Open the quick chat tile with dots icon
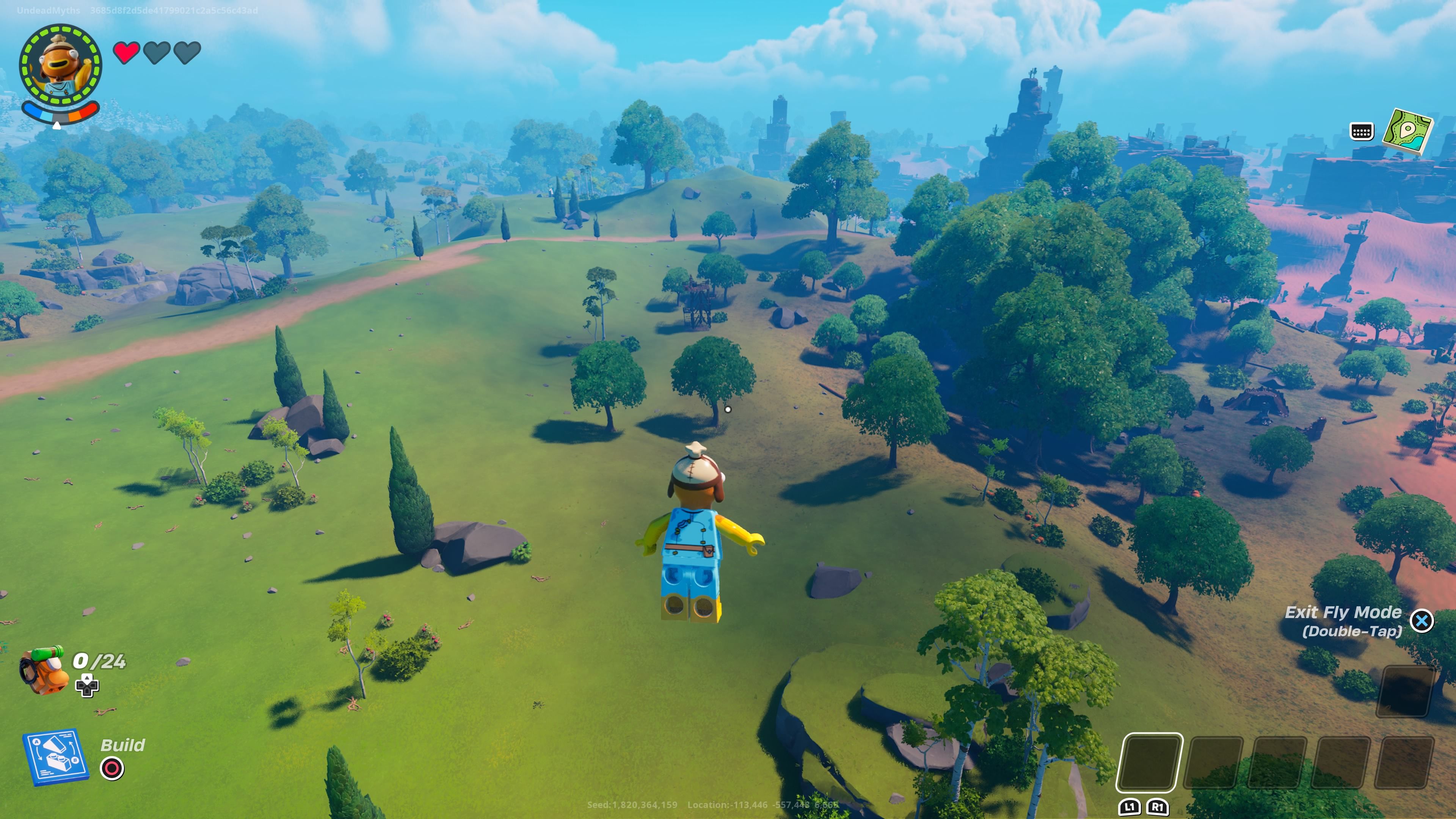 coord(1362,132)
